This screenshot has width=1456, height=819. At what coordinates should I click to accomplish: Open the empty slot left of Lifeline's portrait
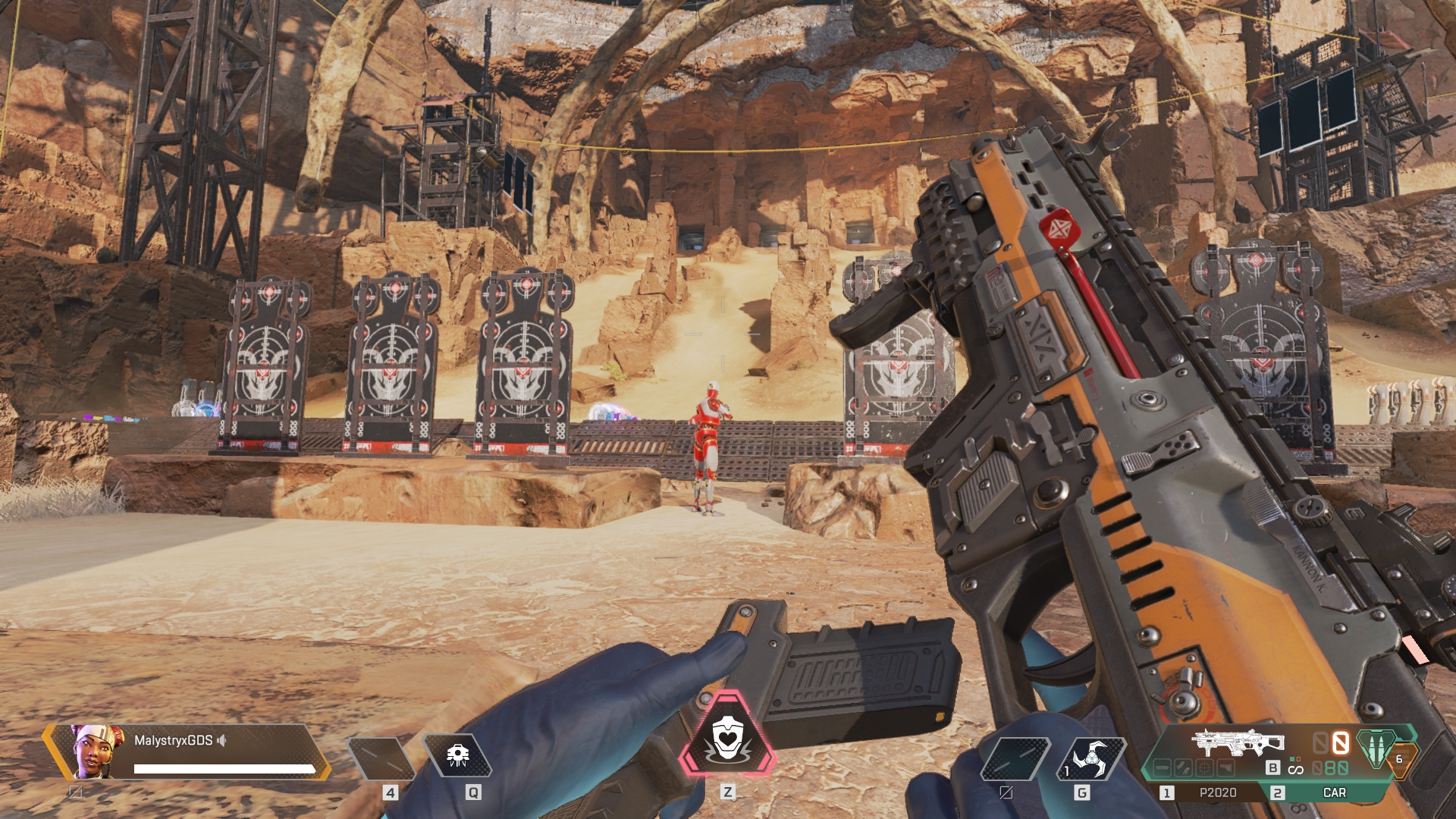74,792
